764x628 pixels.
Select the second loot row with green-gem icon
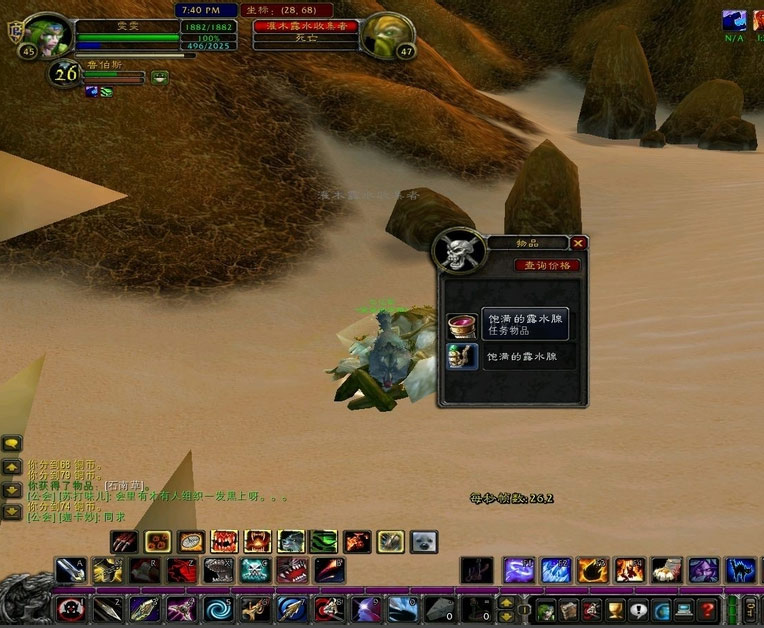tap(462, 357)
